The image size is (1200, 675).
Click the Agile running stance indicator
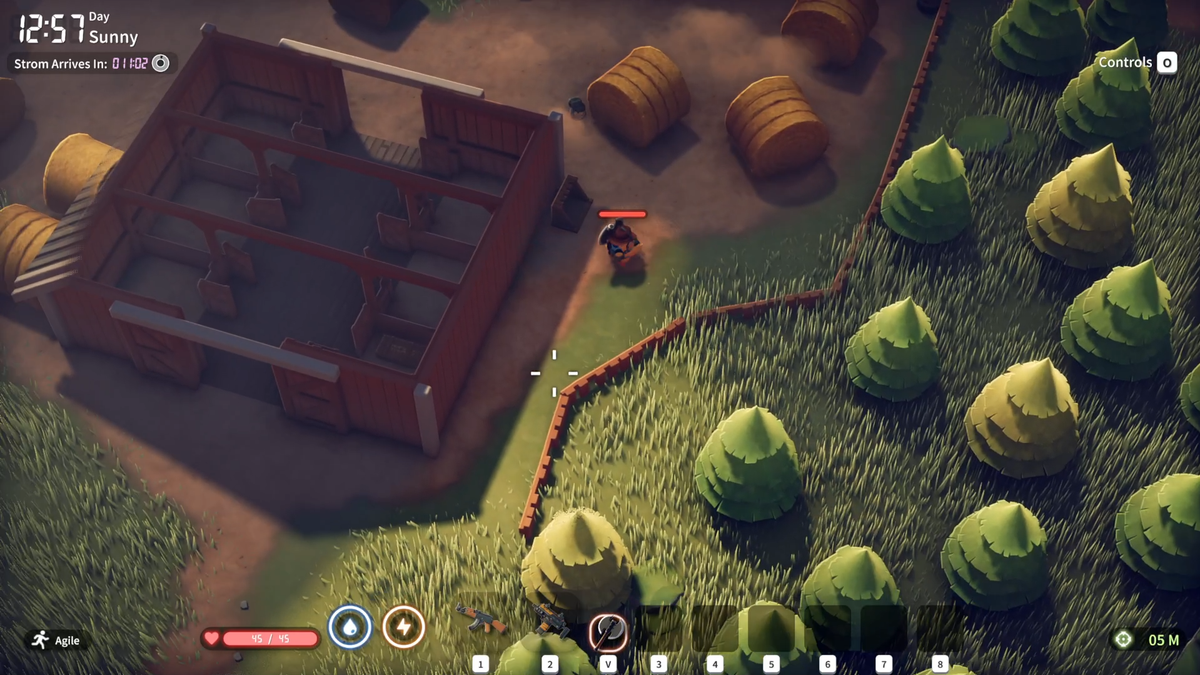(x=56, y=640)
